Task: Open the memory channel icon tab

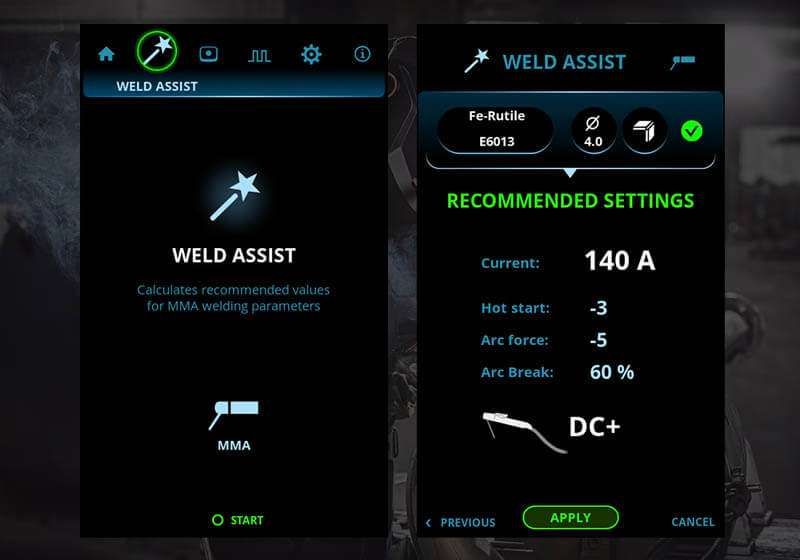Action: [208, 54]
